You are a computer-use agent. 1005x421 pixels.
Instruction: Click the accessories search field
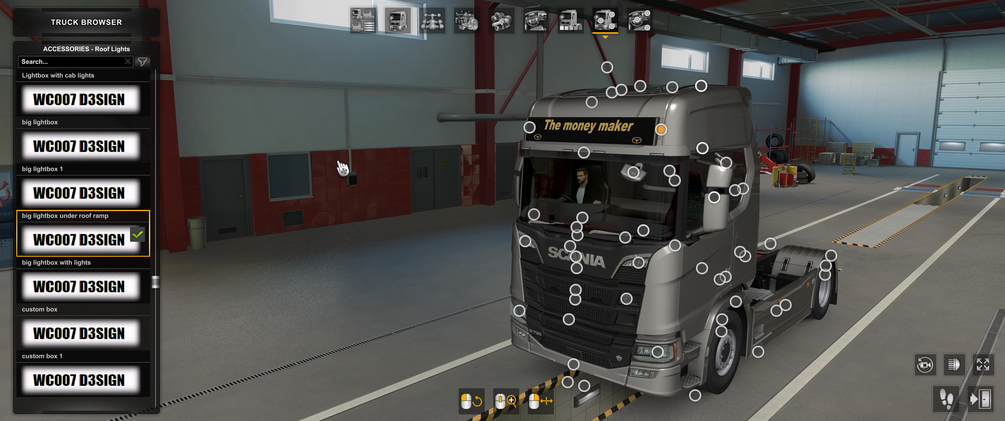click(72, 62)
